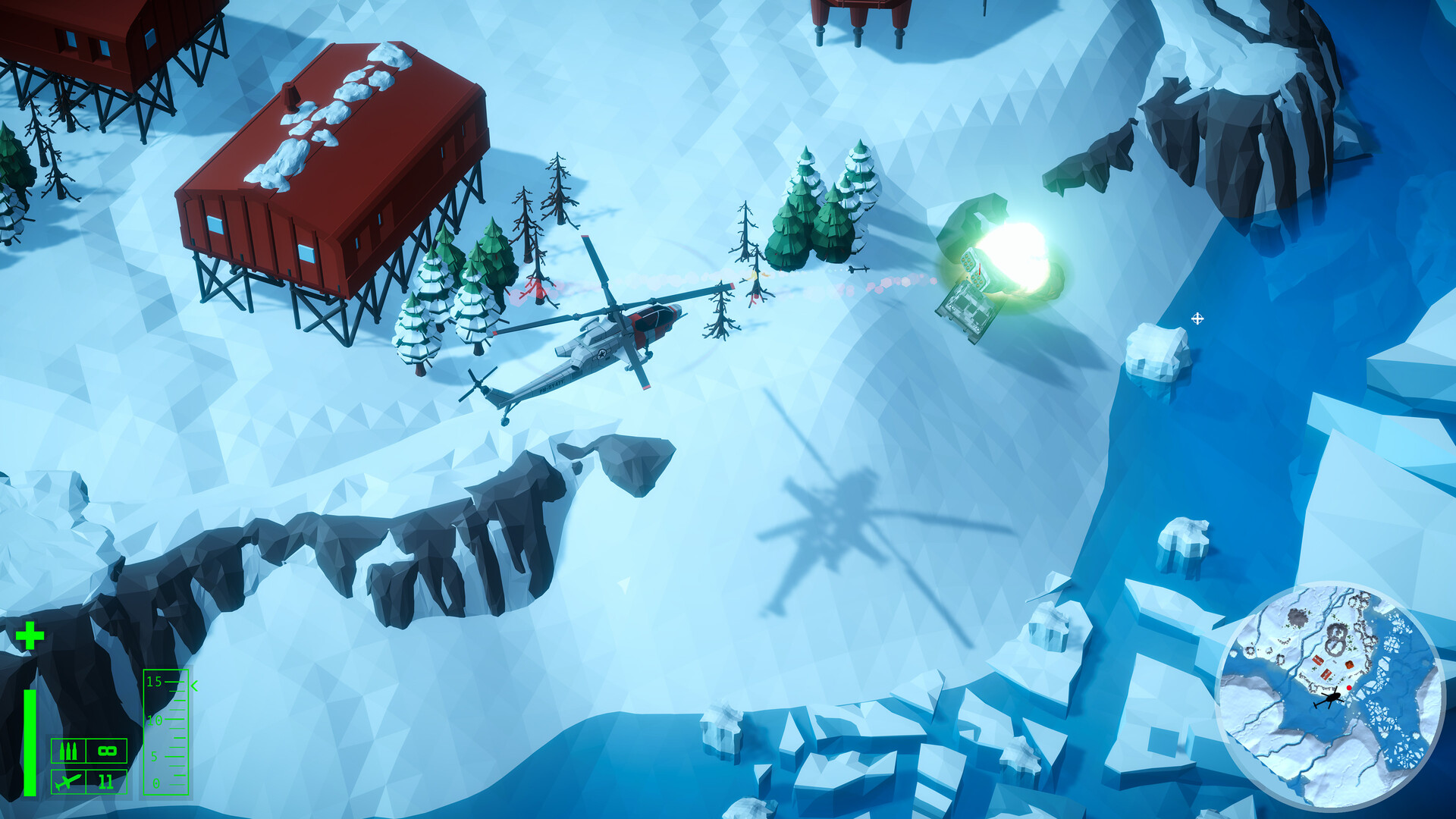The width and height of the screenshot is (1456, 819).
Task: Click the ammo counter showing 8
Action: pos(106,751)
